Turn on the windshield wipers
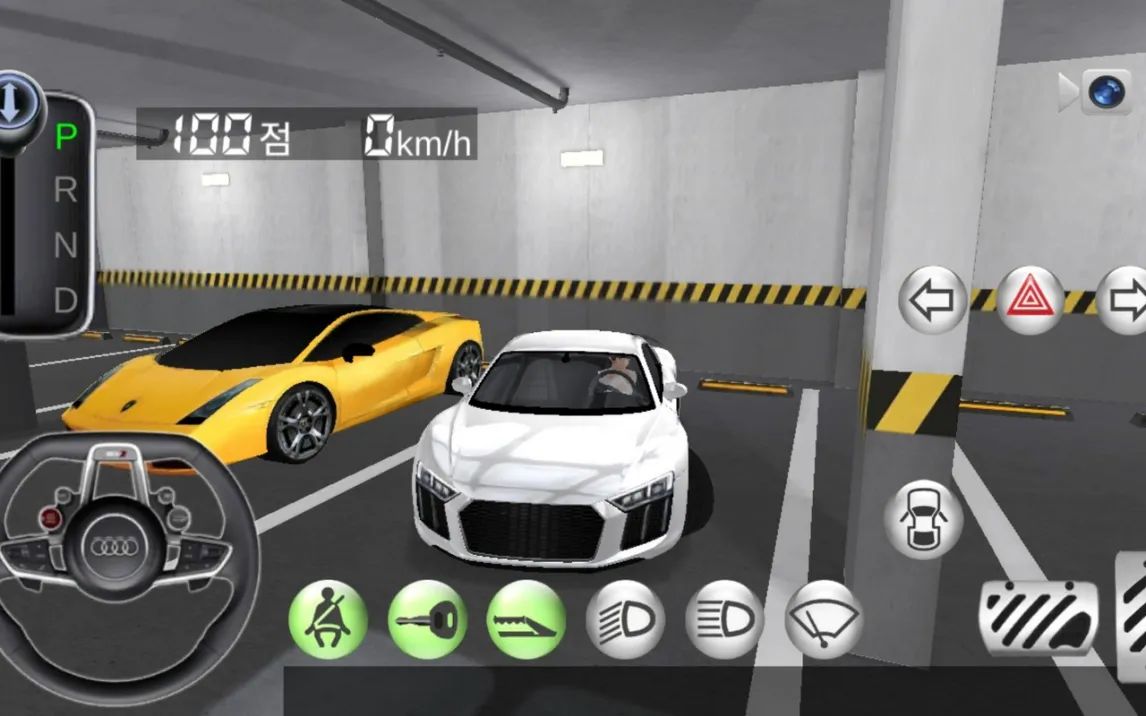The width and height of the screenshot is (1146, 716). coord(824,620)
